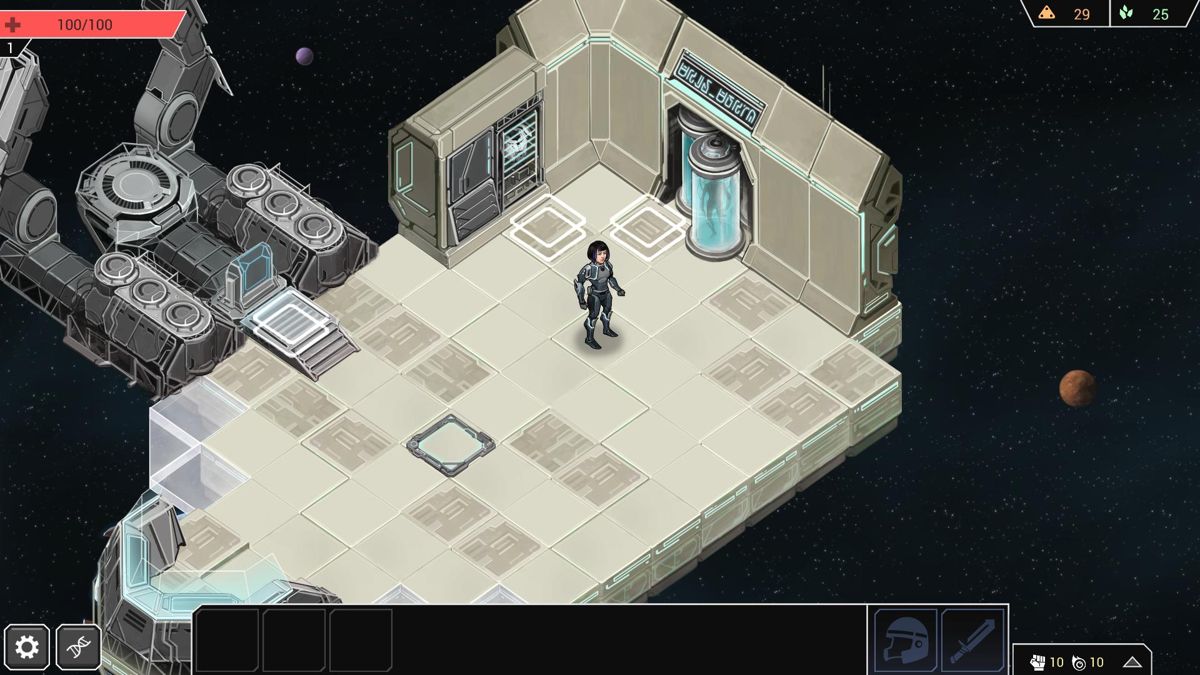Open the settings gear menu

pos(27,648)
